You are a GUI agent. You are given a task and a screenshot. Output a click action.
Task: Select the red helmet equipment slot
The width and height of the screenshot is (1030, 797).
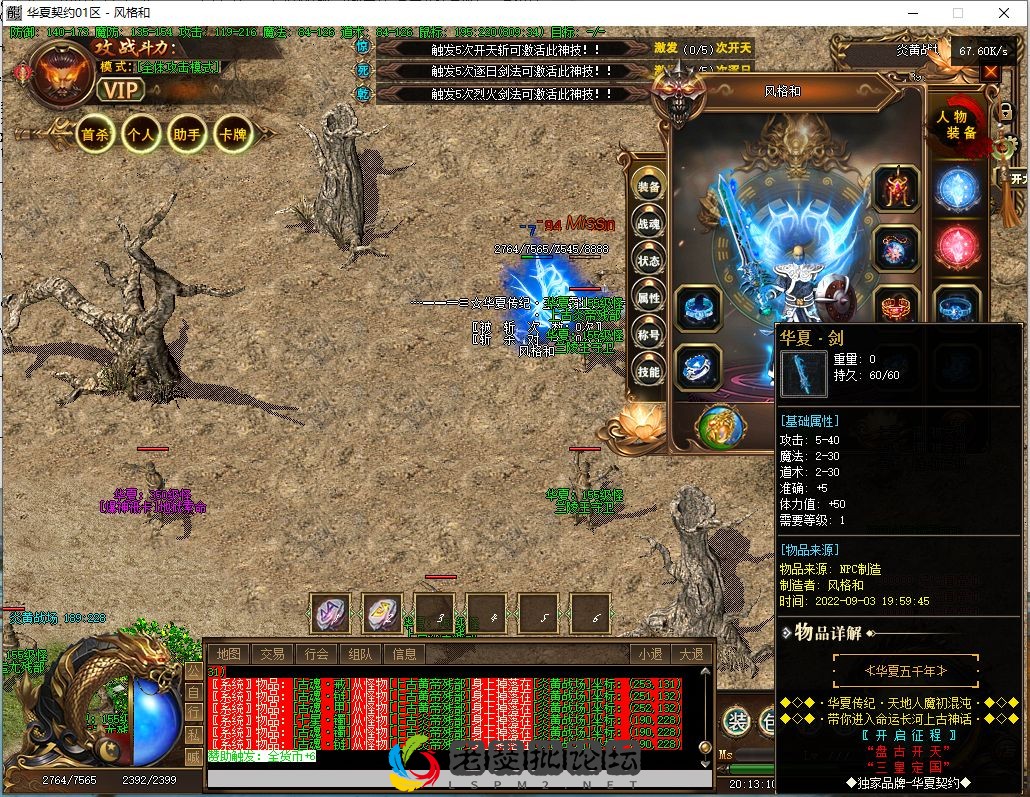896,188
